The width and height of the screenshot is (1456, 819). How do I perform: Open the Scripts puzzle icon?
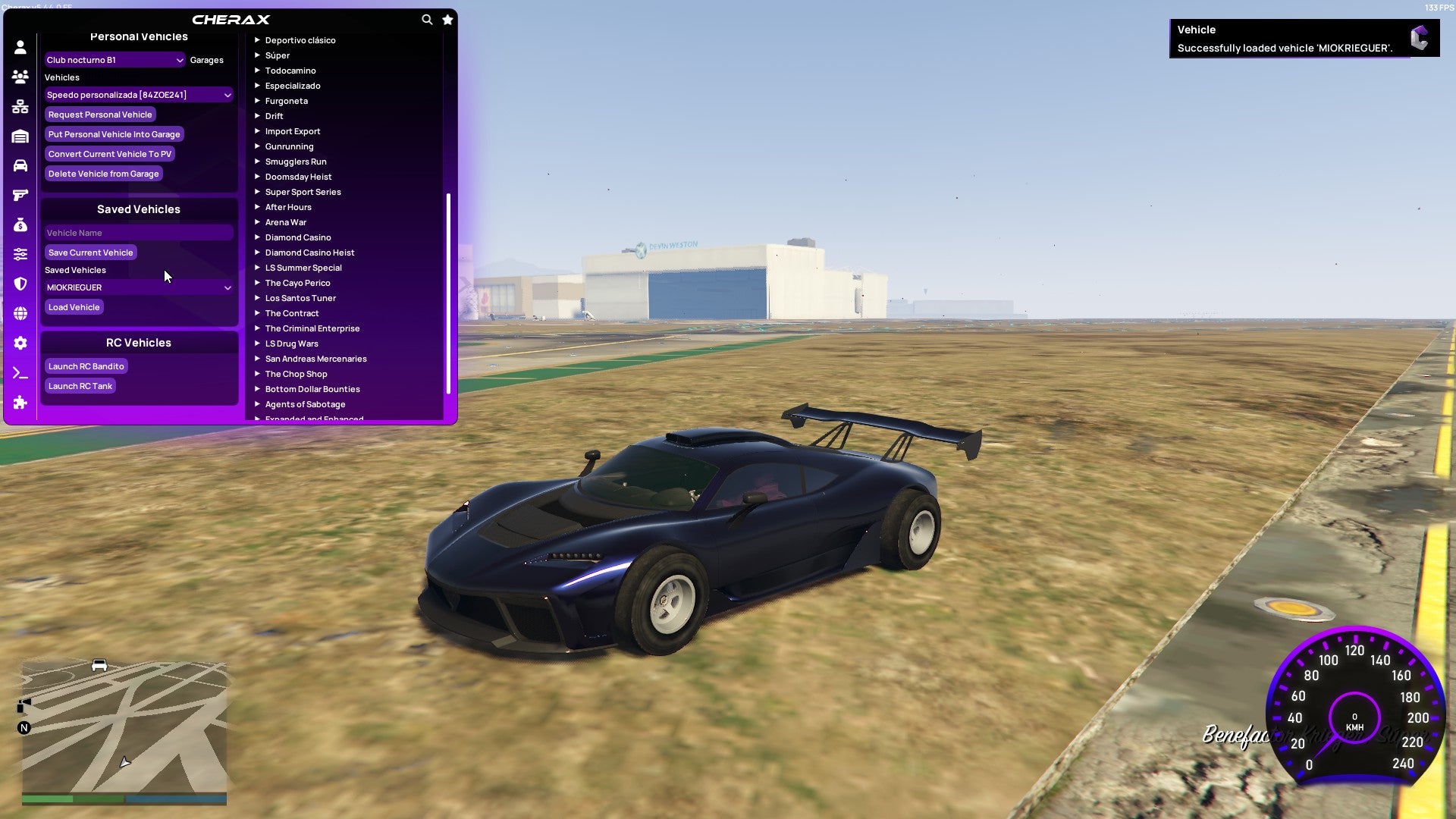pos(20,402)
